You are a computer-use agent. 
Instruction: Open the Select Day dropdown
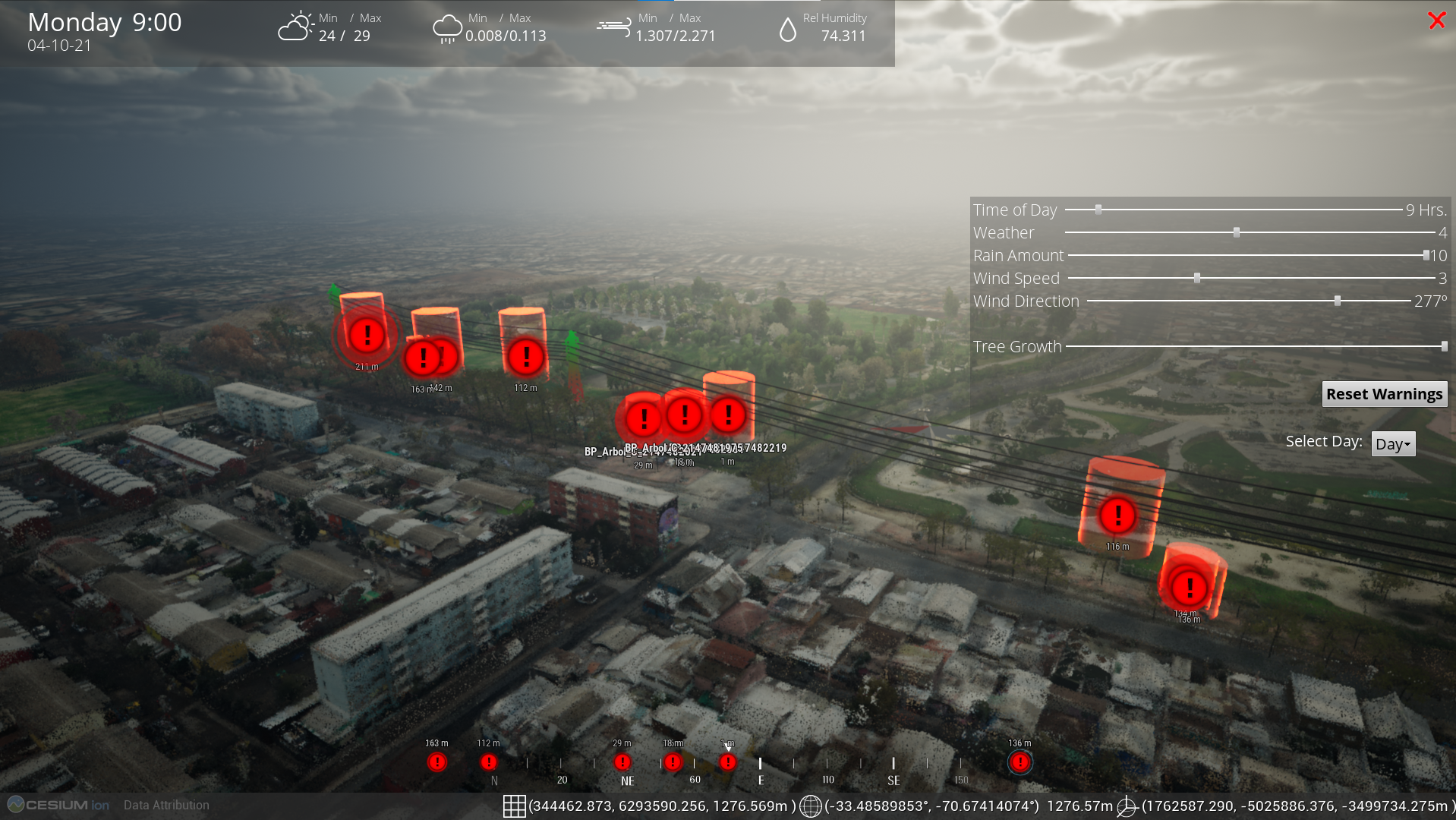tap(1392, 444)
